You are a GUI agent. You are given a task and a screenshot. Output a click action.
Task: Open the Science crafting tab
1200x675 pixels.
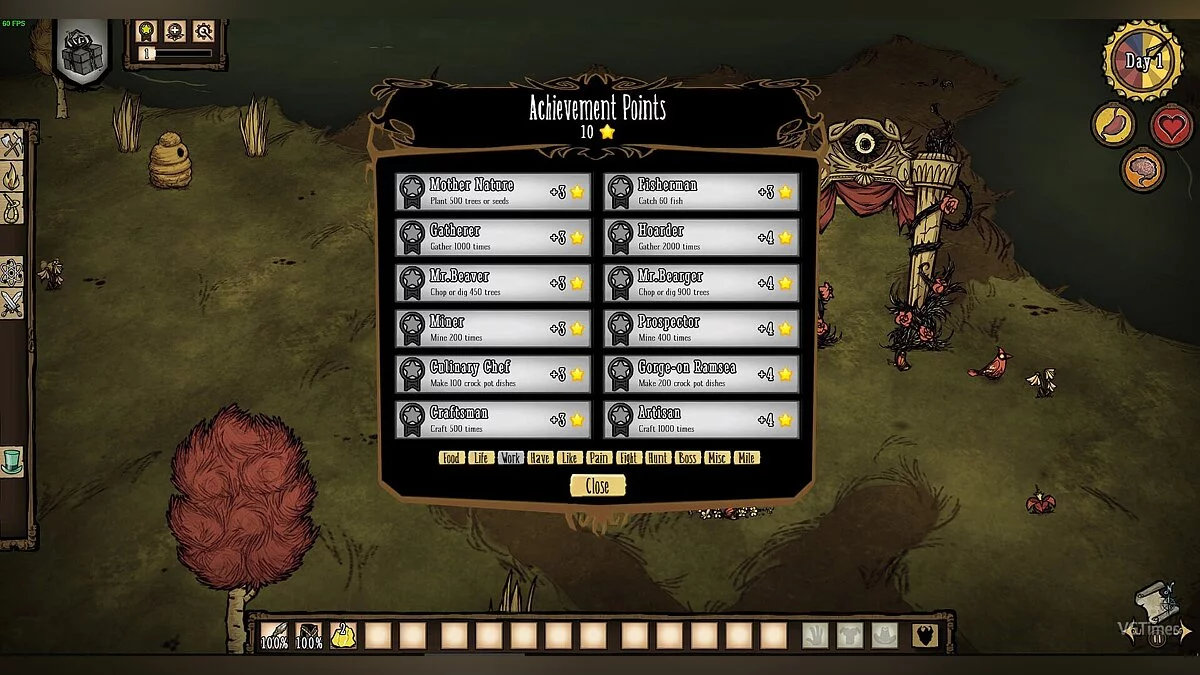11,271
